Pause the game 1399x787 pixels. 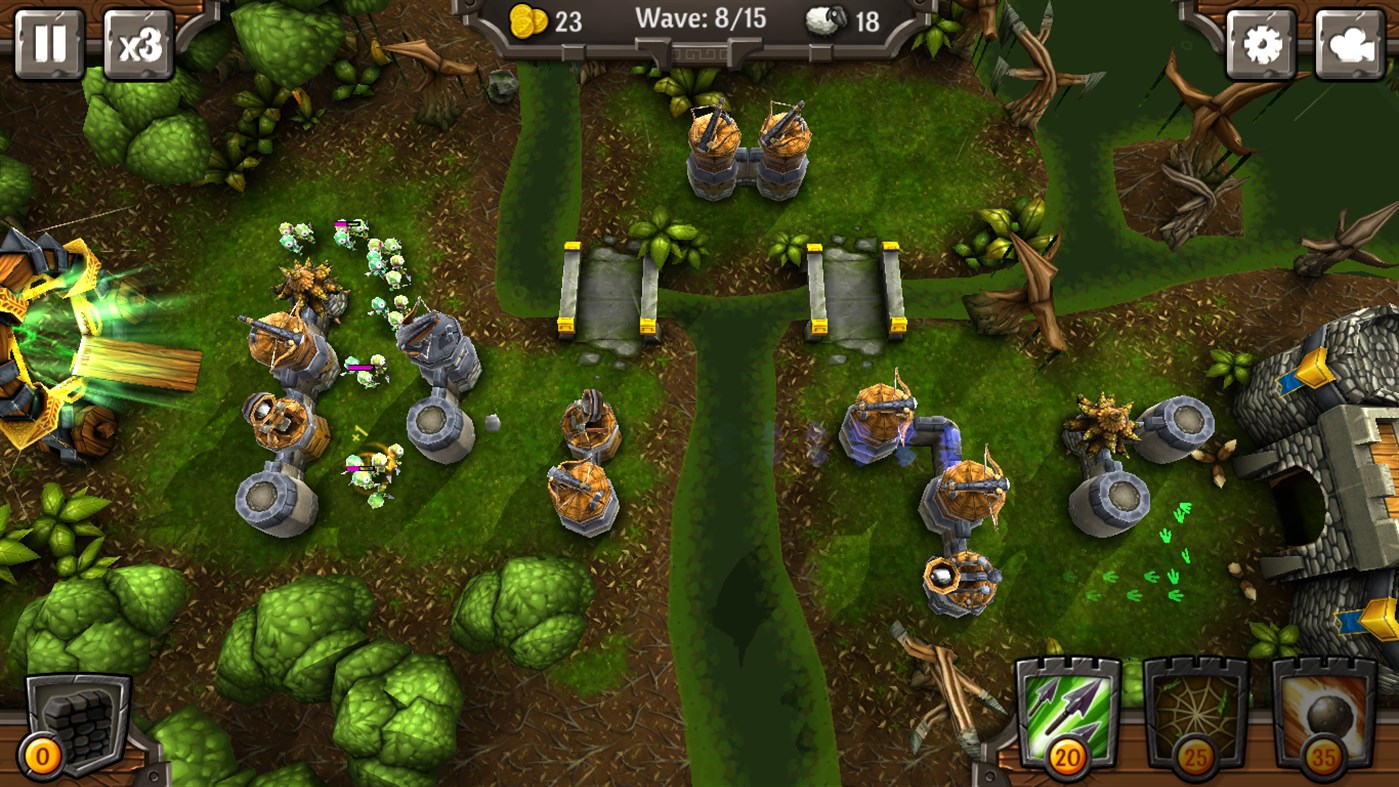(x=46, y=42)
